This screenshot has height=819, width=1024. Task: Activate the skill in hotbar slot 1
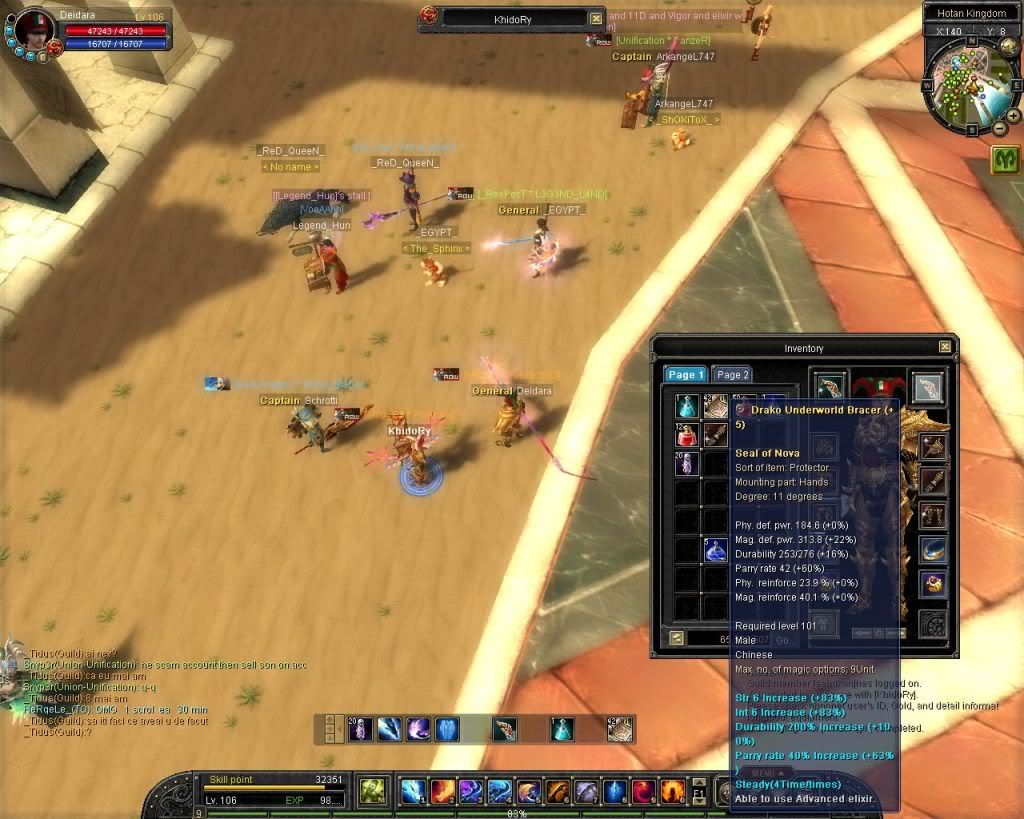click(x=412, y=792)
